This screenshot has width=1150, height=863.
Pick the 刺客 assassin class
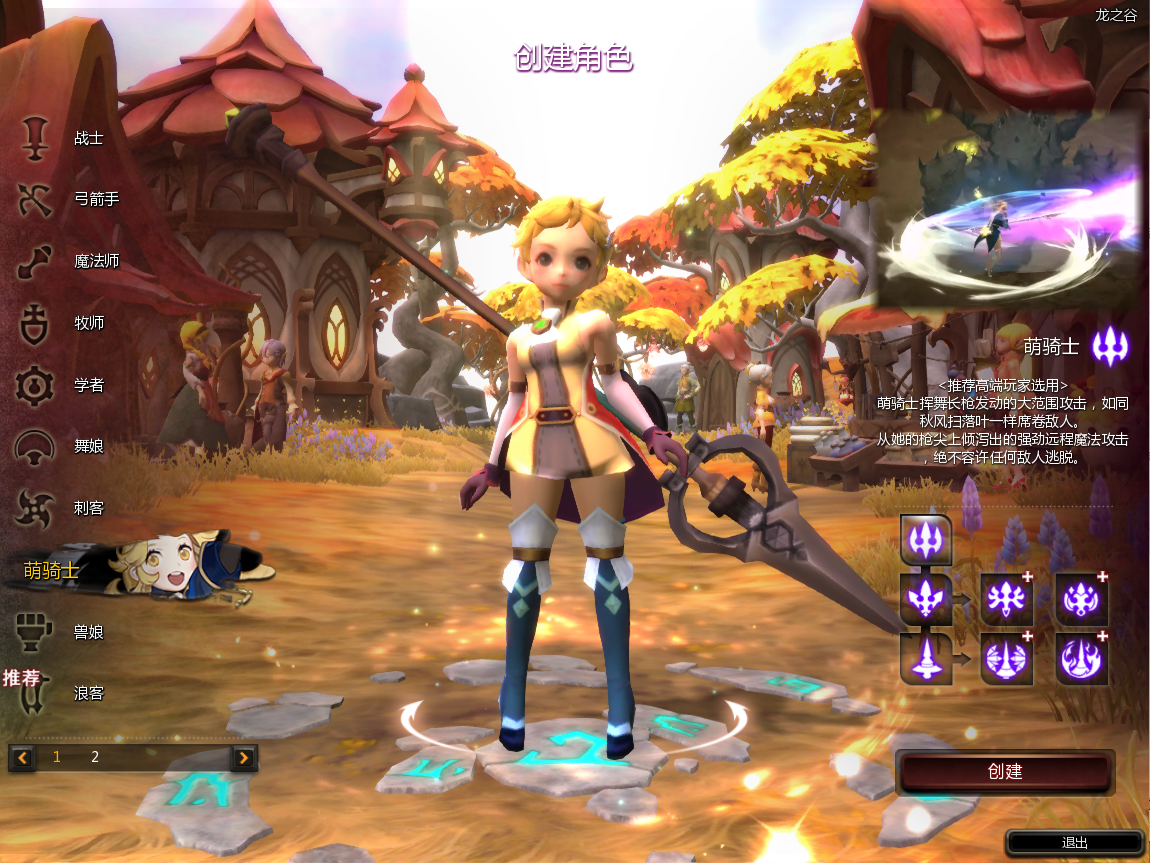pos(60,508)
